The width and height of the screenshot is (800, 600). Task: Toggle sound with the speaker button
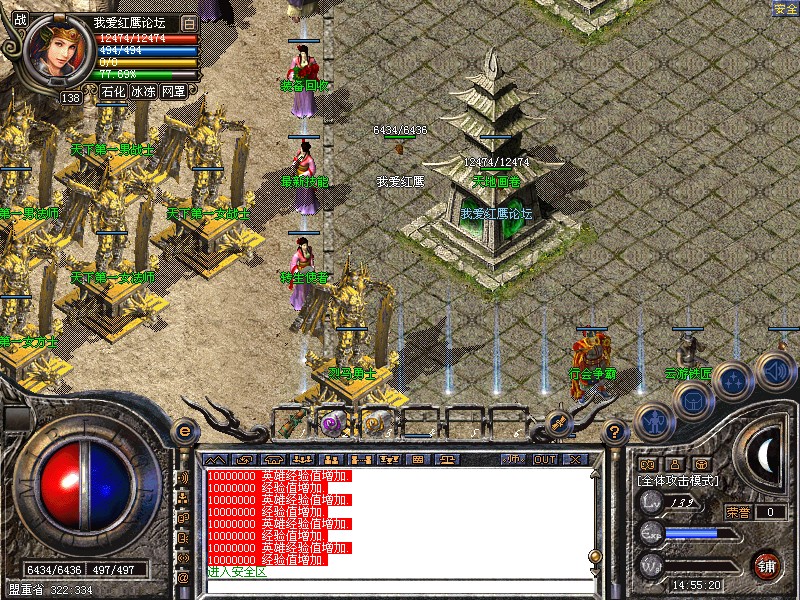tap(773, 369)
